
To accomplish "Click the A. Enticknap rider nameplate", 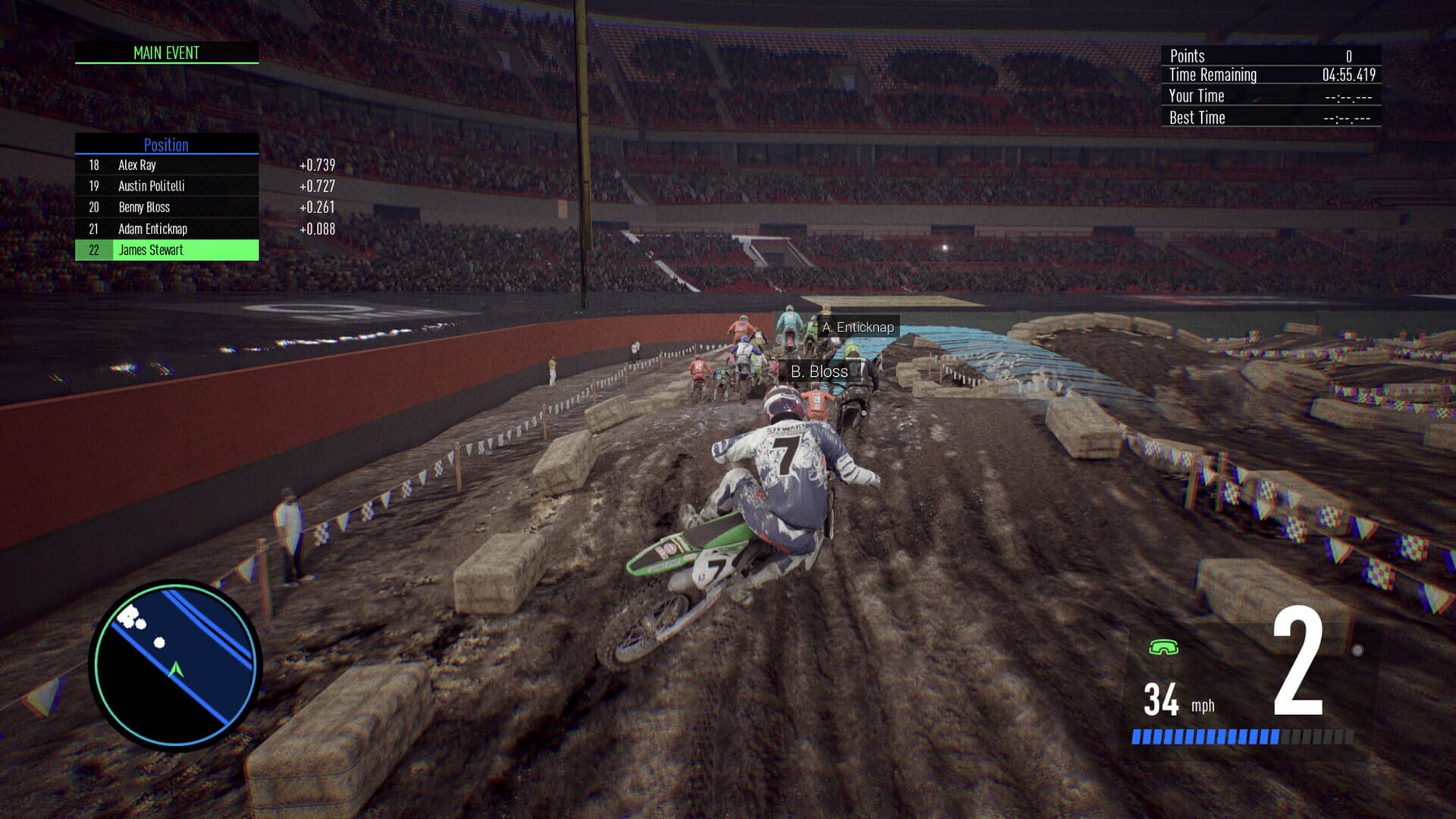I will pyautogui.click(x=857, y=327).
